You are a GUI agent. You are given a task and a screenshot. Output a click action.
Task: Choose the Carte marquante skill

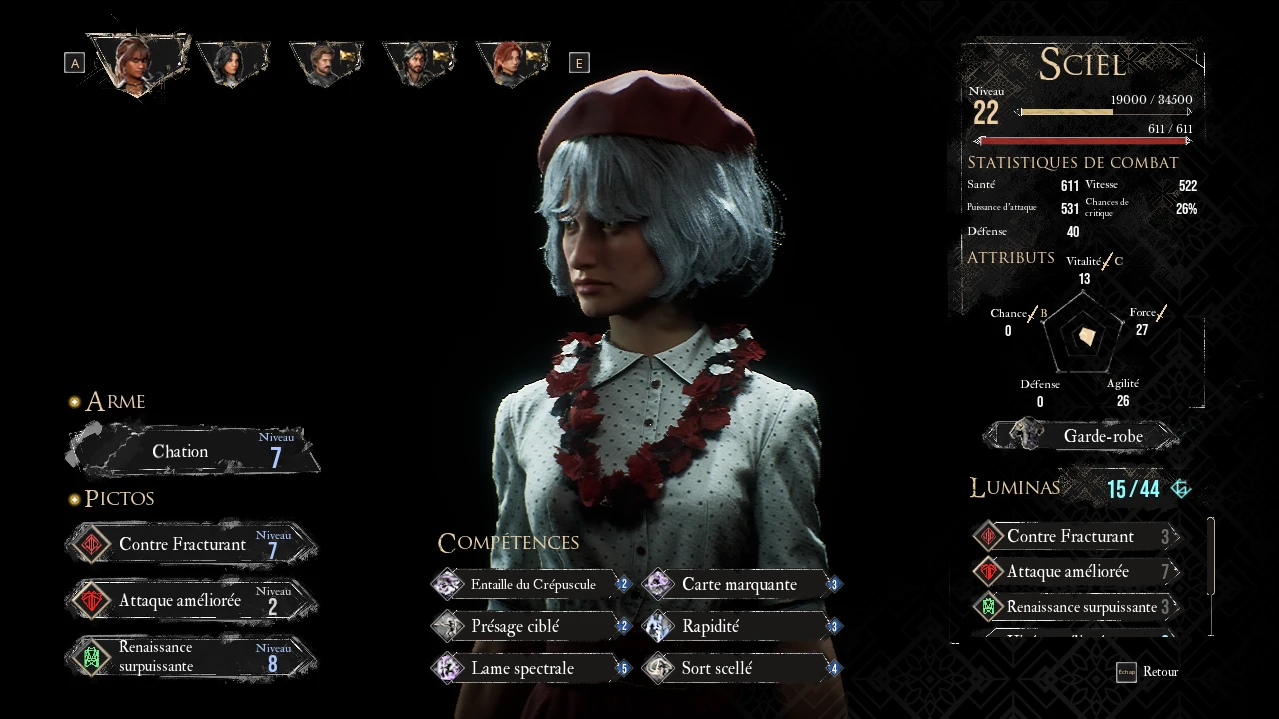pos(741,584)
